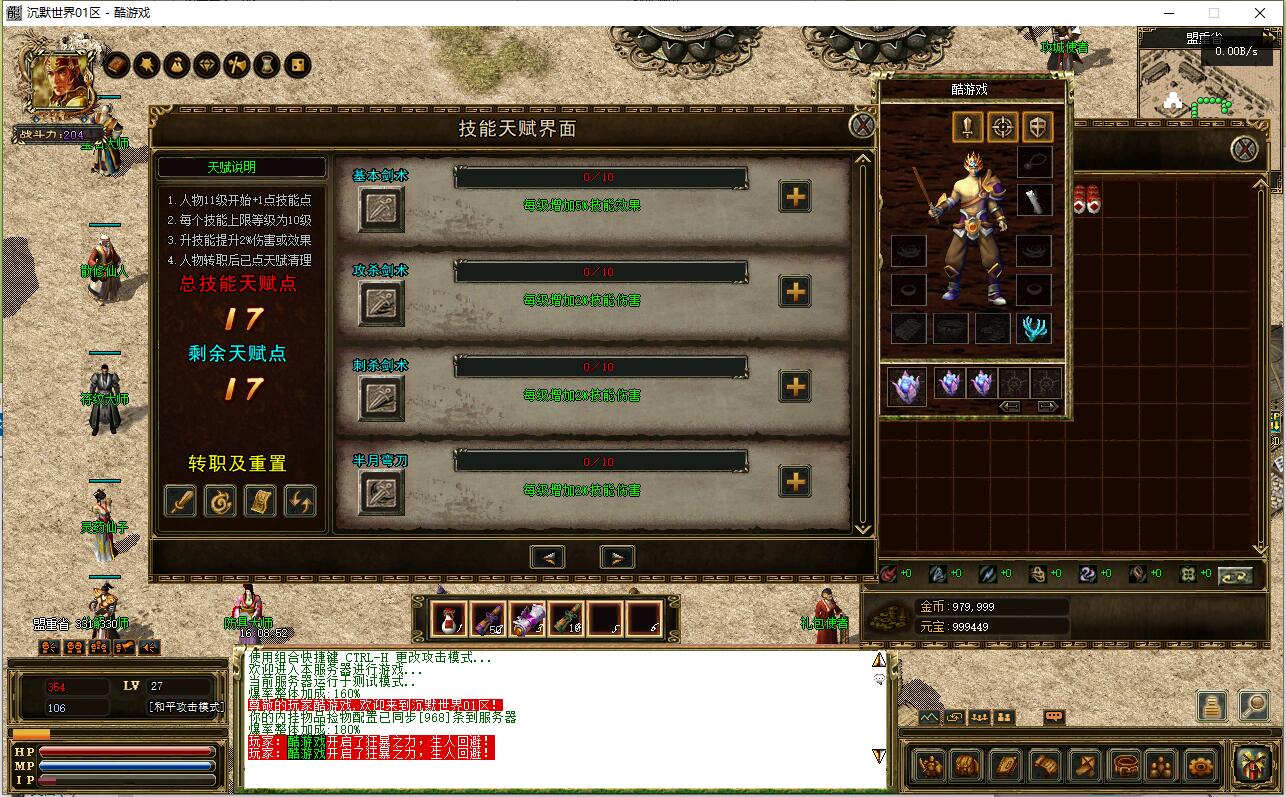Image resolution: width=1286 pixels, height=797 pixels.
Task: Open the gear settings button
Action: coord(1201,766)
